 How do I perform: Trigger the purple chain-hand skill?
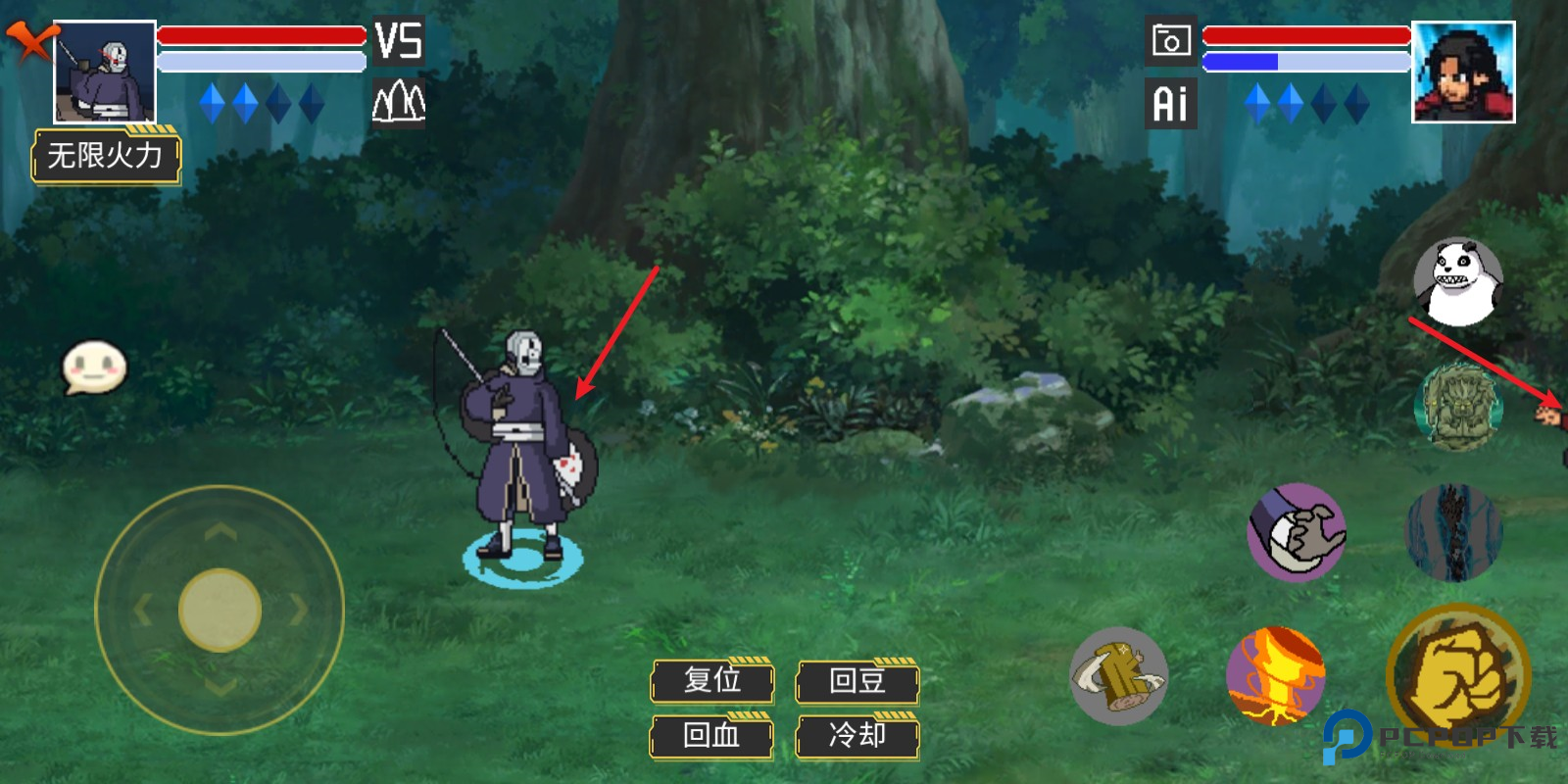tap(1296, 532)
